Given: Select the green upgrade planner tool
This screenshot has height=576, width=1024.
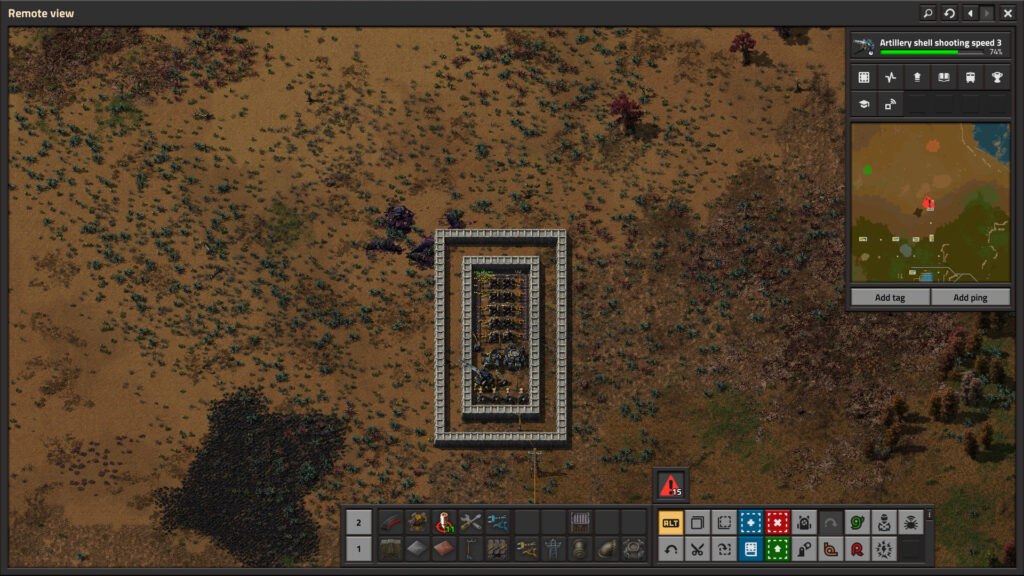Looking at the screenshot, I should pyautogui.click(x=777, y=548).
